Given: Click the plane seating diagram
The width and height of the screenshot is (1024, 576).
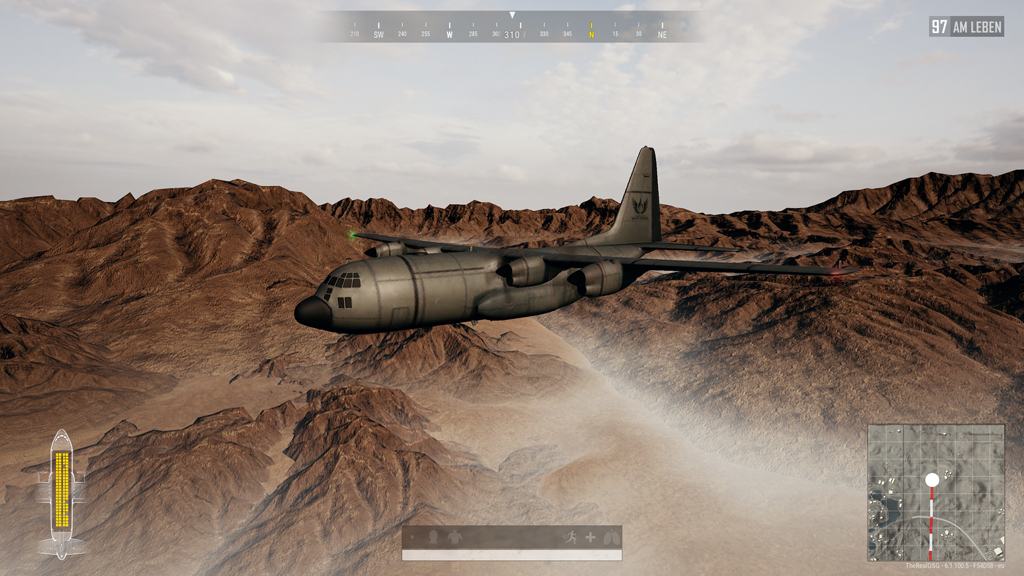Looking at the screenshot, I should click(x=62, y=492).
